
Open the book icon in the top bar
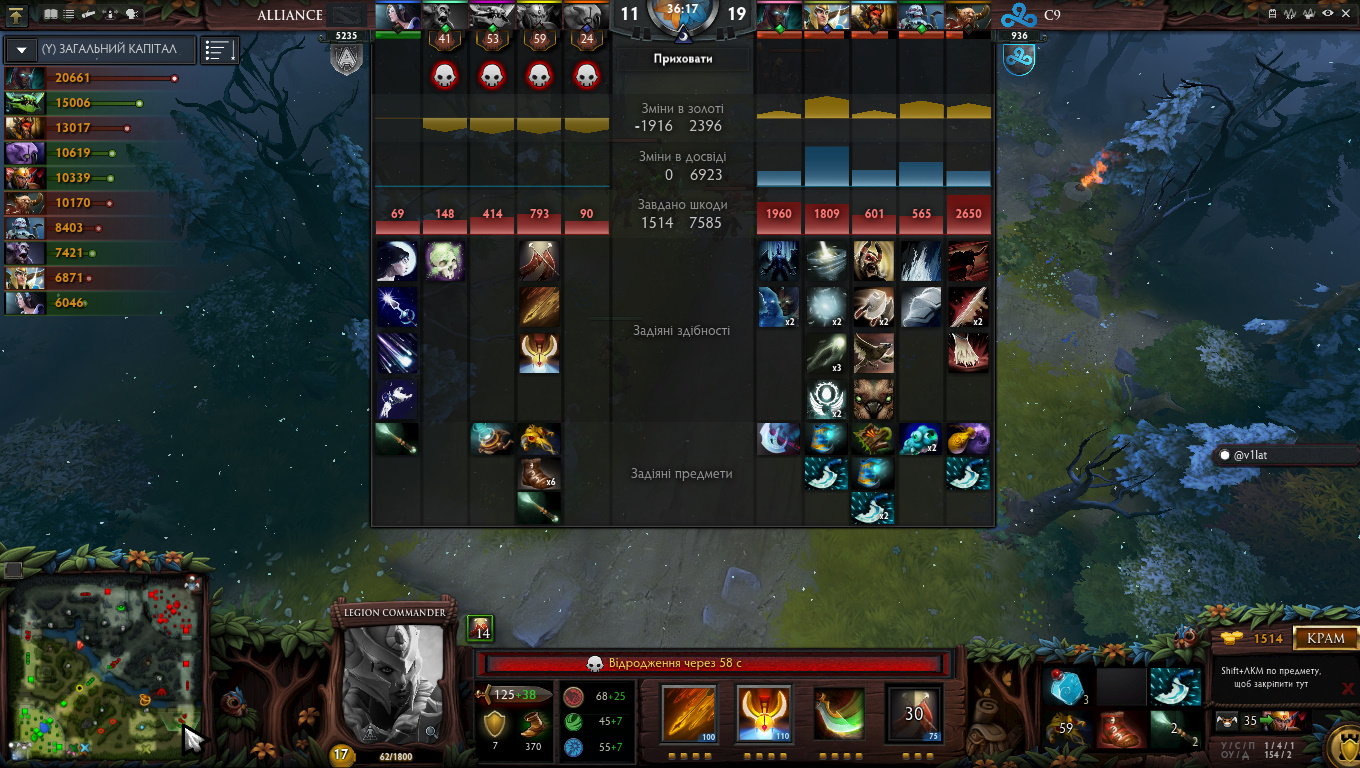[51, 15]
